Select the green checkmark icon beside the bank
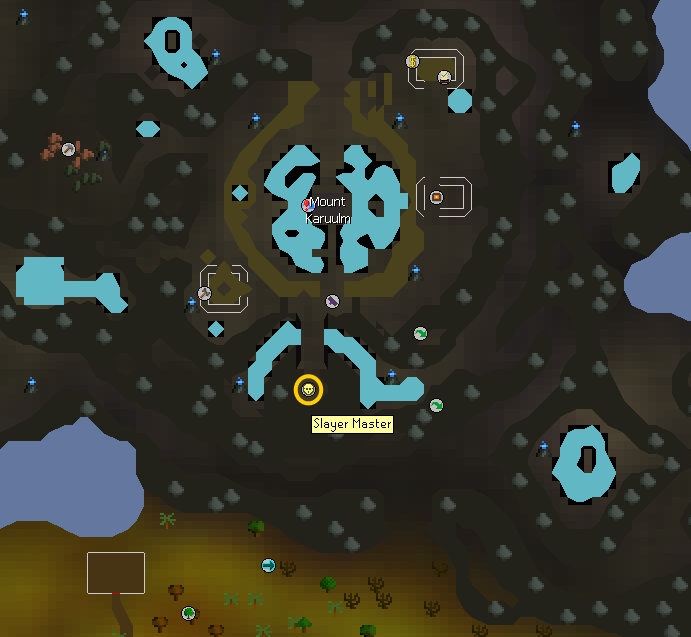Image resolution: width=691 pixels, height=637 pixels. pyautogui.click(x=444, y=76)
